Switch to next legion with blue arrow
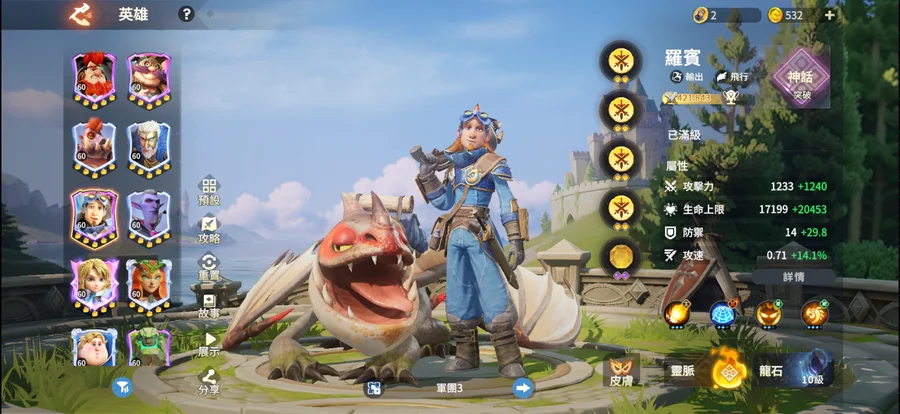900x414 pixels. pos(522,388)
